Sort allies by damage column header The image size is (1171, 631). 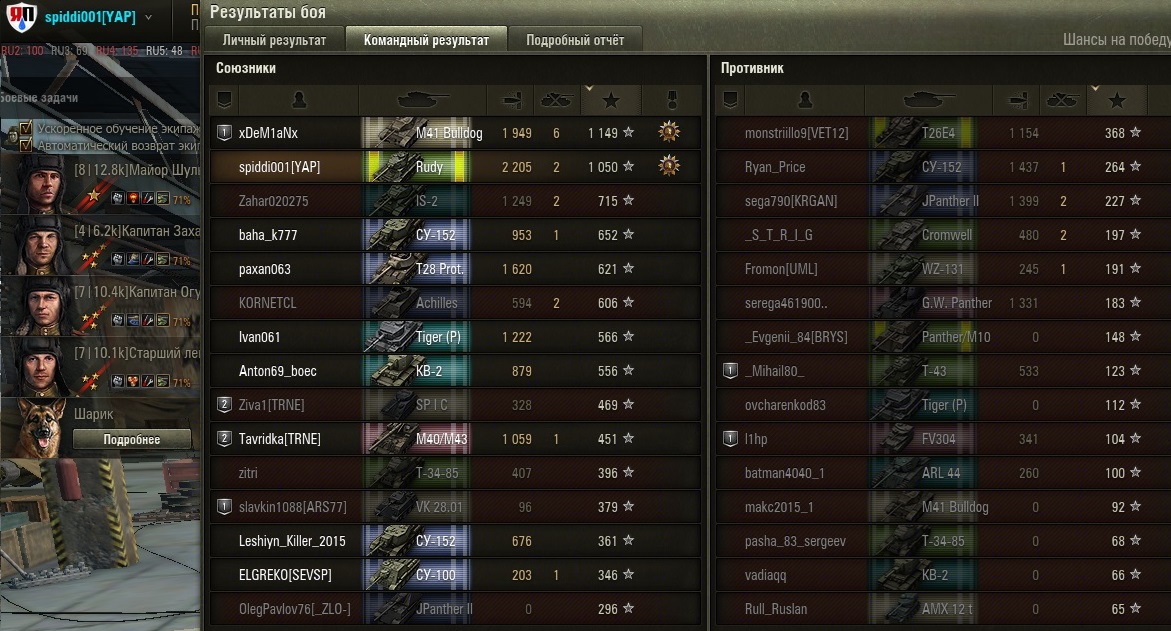[510, 100]
